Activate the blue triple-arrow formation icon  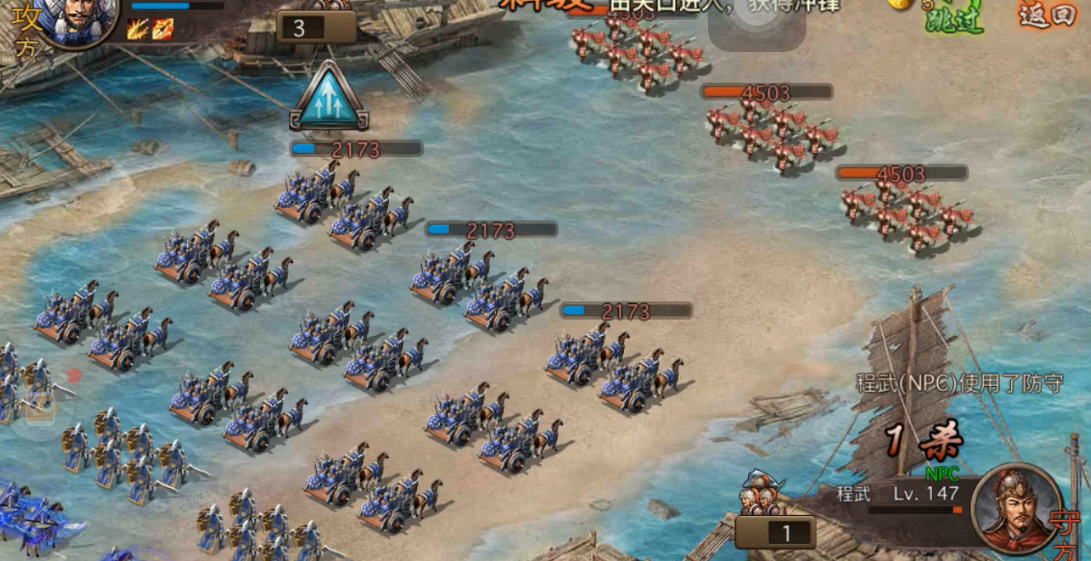coord(329,97)
